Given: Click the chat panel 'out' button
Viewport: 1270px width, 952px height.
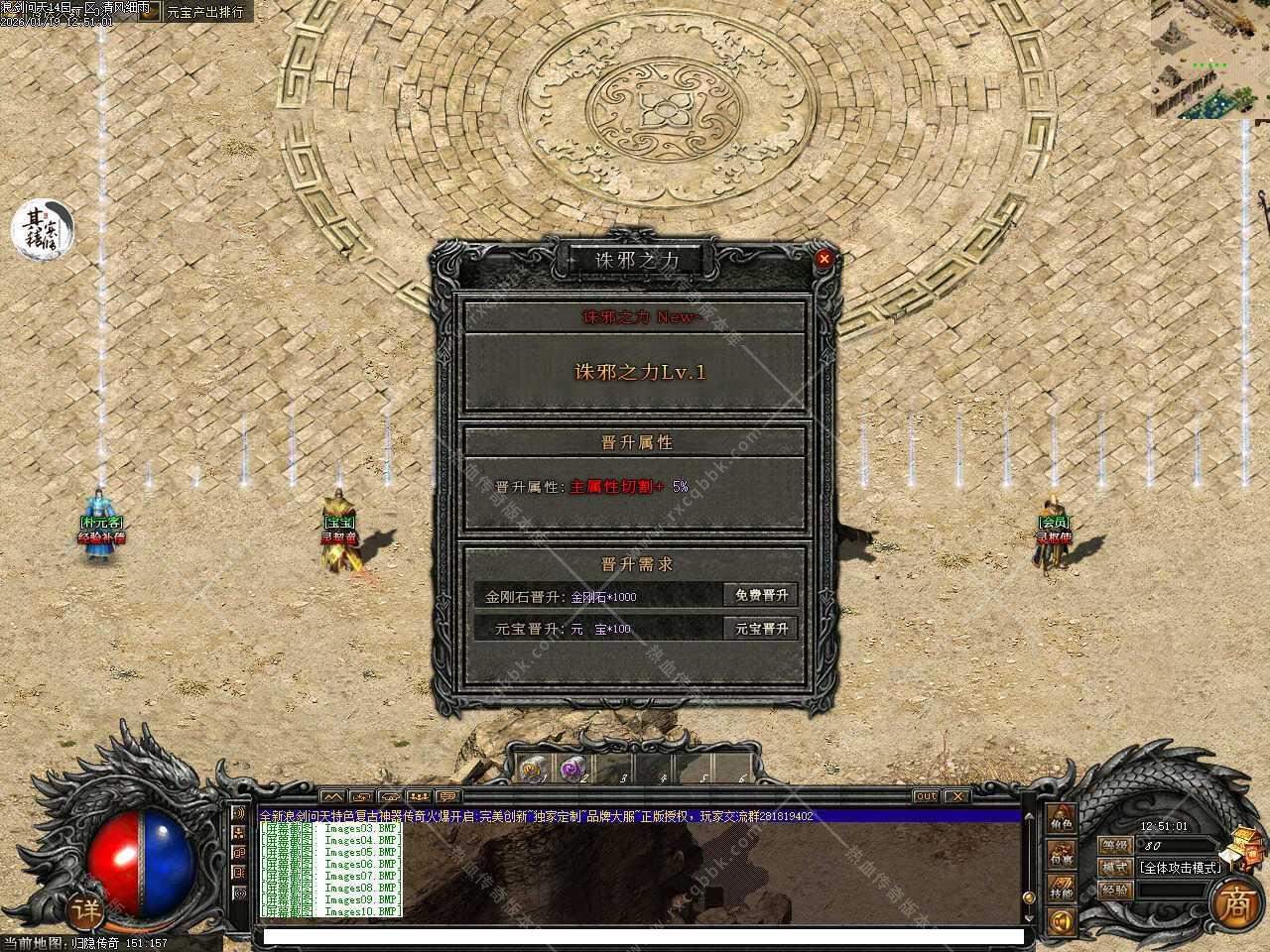Looking at the screenshot, I should click(926, 796).
